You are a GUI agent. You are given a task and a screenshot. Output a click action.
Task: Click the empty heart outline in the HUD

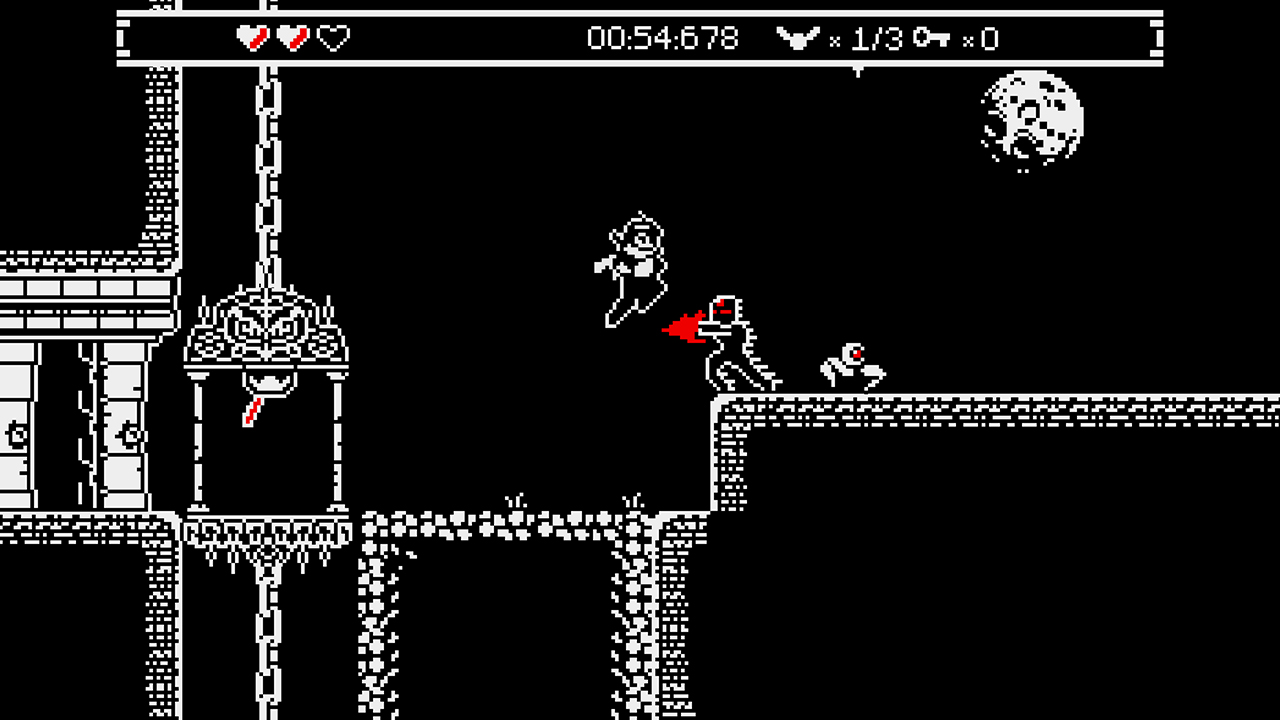332,38
